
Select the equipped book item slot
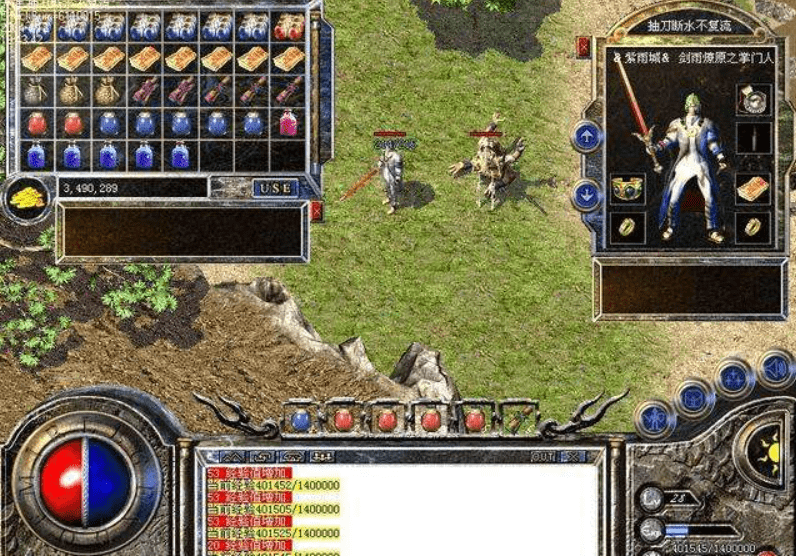(753, 189)
